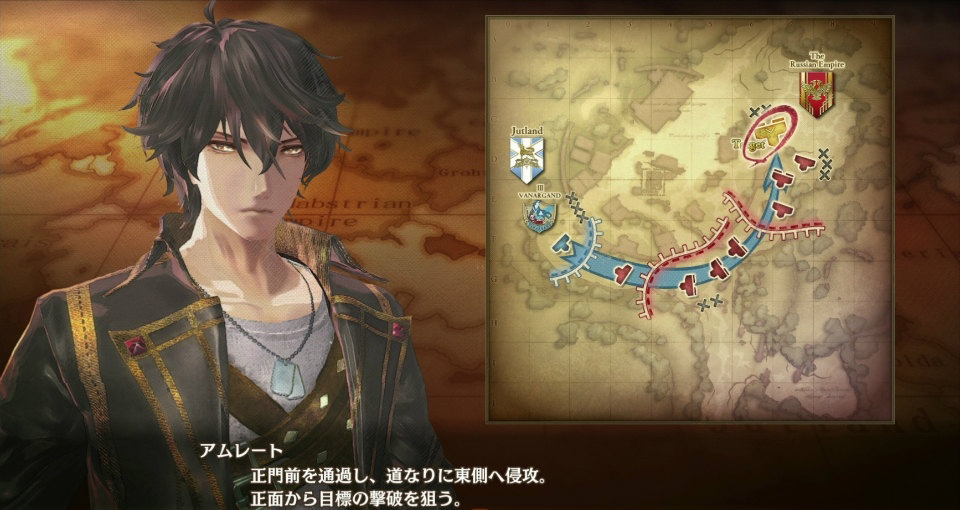Click the Vanargand unit emblem on the map
This screenshot has width=960, height=510.
pyautogui.click(x=541, y=215)
